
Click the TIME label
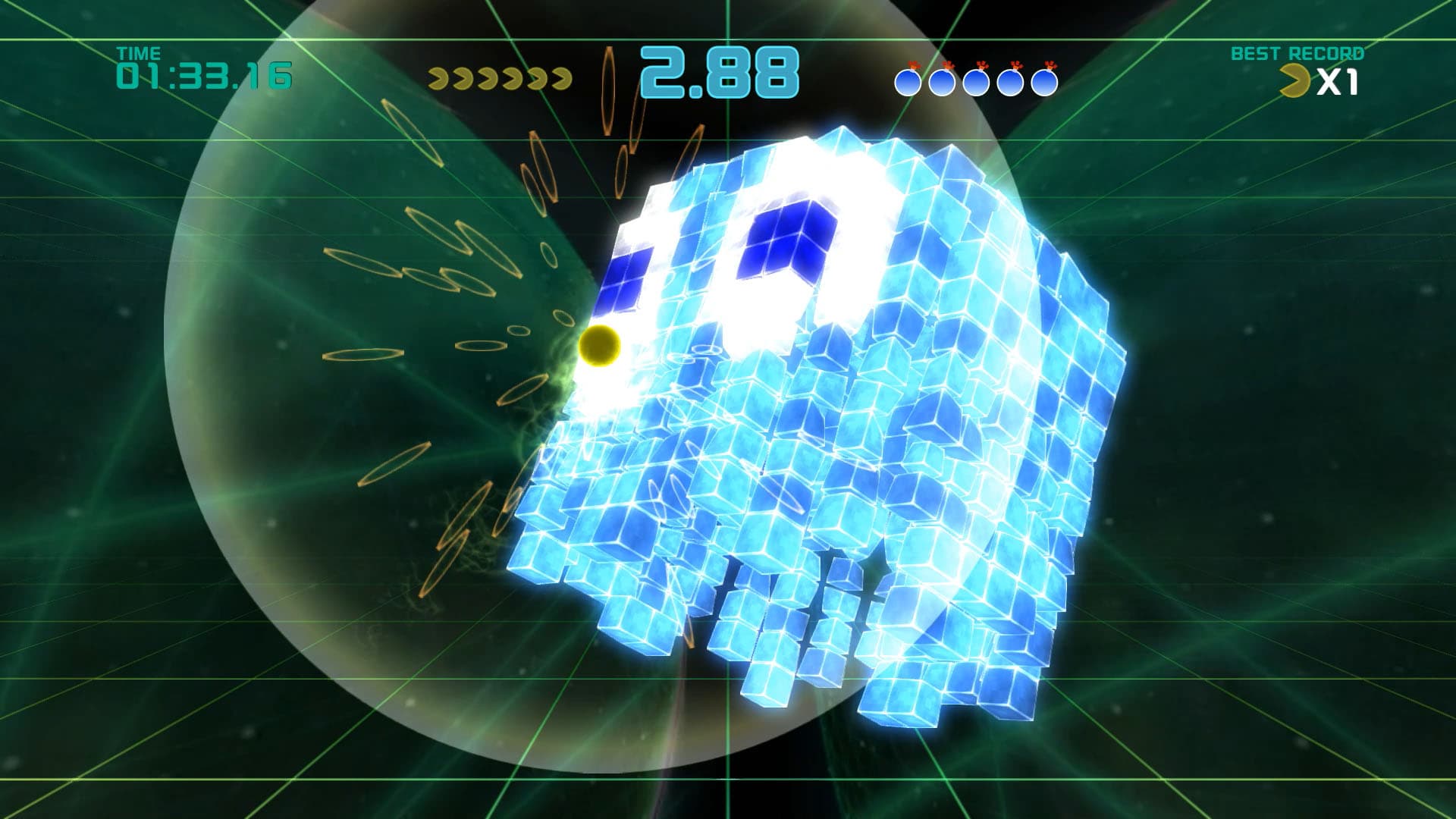click(x=139, y=53)
